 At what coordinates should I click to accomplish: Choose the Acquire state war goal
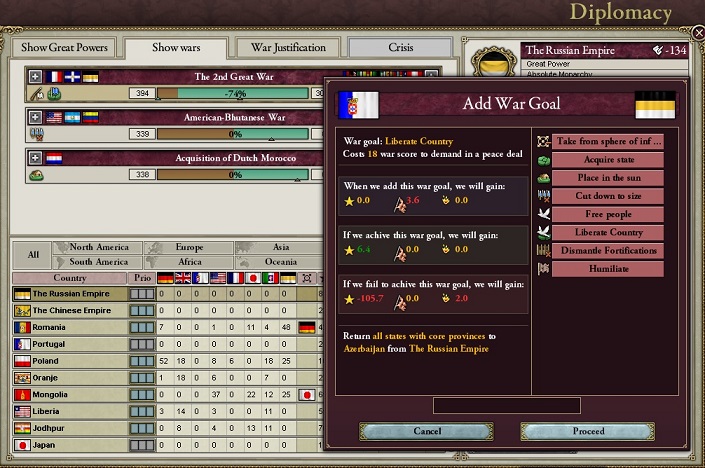pos(607,160)
